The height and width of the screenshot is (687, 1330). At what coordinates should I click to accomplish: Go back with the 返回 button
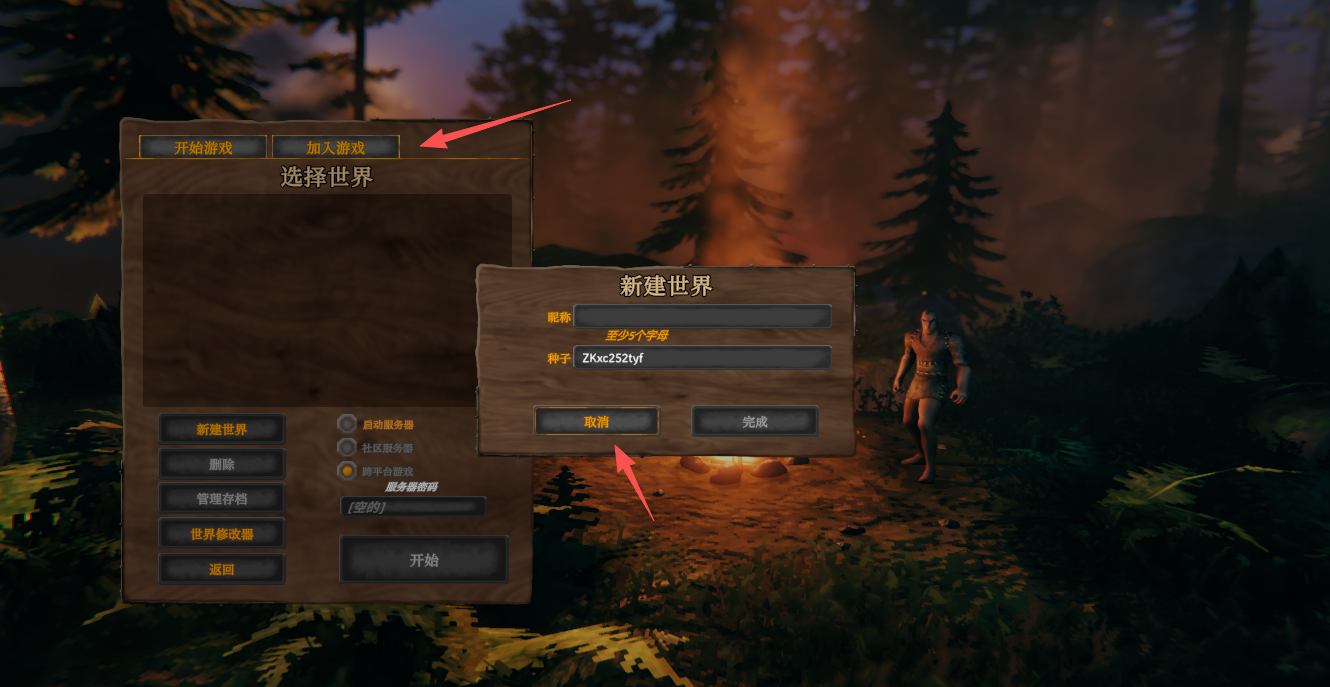tap(222, 569)
